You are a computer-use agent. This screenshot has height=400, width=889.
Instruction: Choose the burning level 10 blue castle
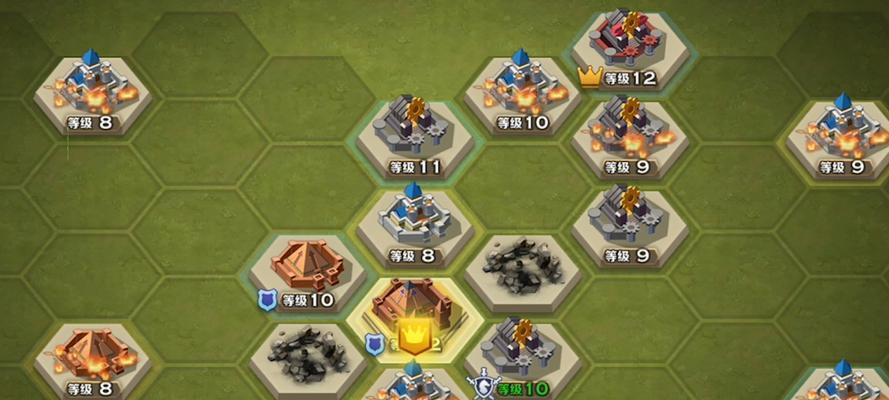pos(521,92)
